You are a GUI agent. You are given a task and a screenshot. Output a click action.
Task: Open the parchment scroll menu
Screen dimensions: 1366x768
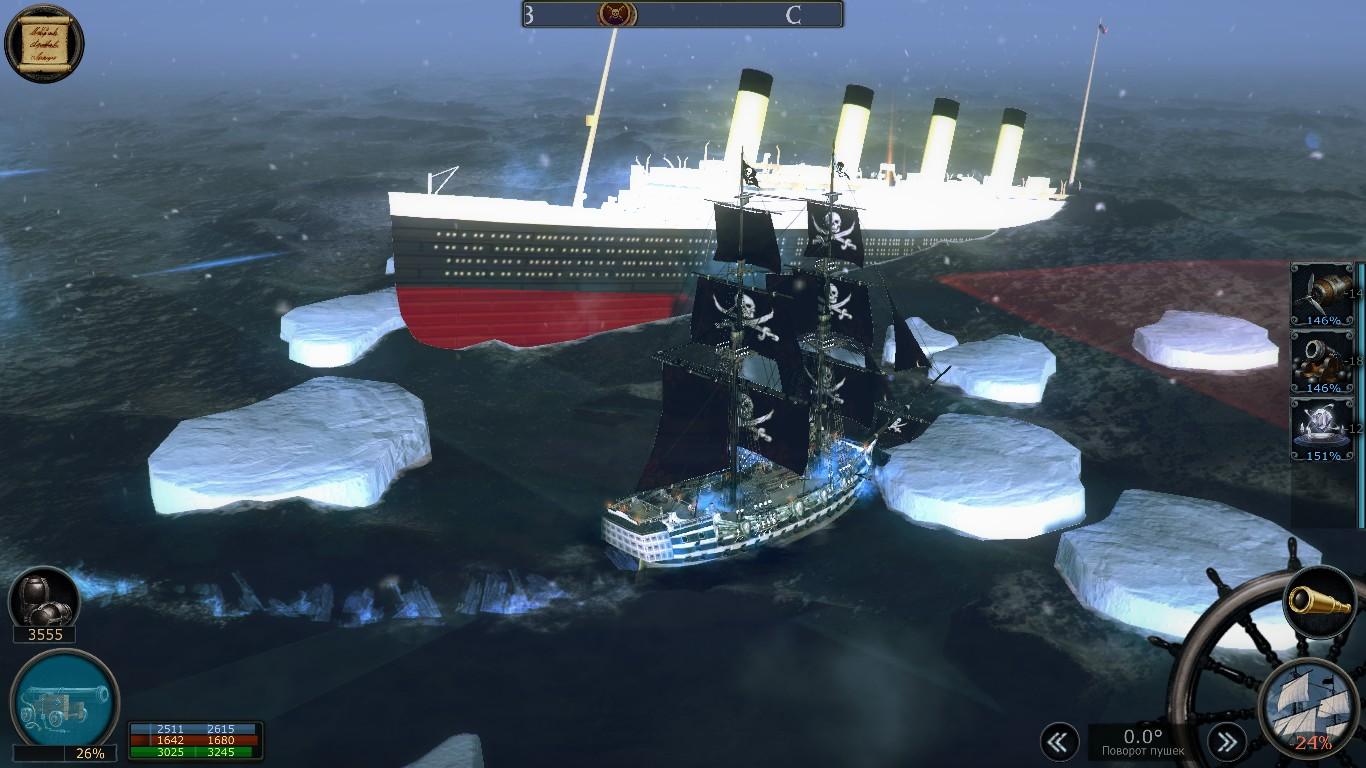click(44, 41)
